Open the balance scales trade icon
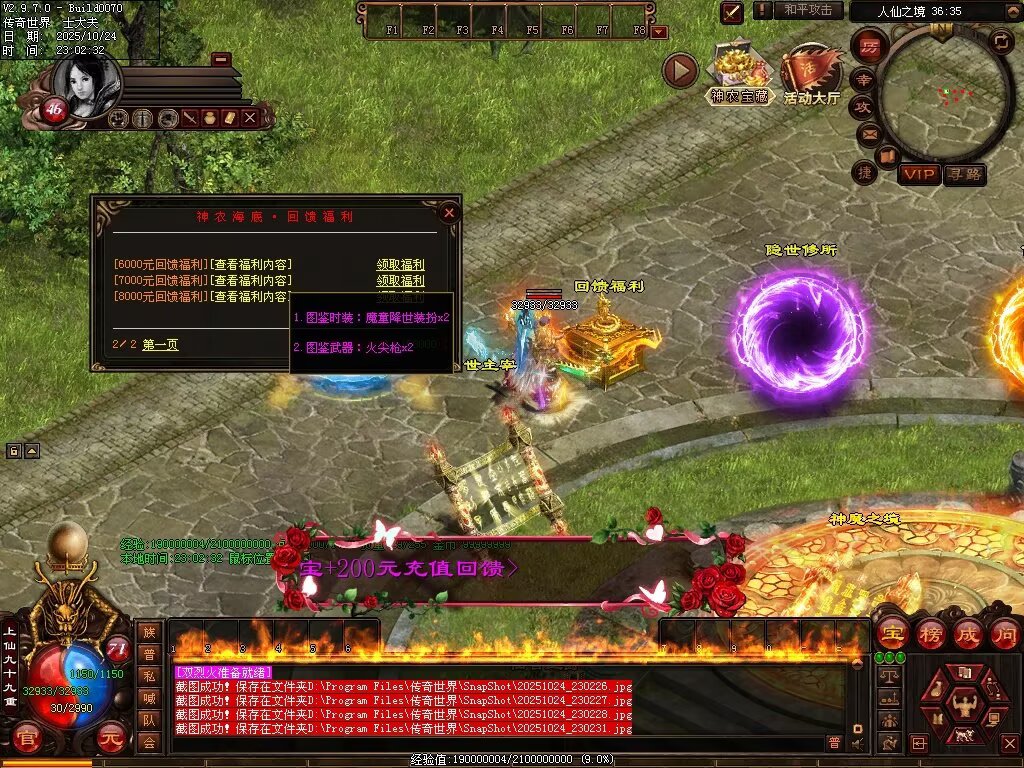 pyautogui.click(x=887, y=677)
